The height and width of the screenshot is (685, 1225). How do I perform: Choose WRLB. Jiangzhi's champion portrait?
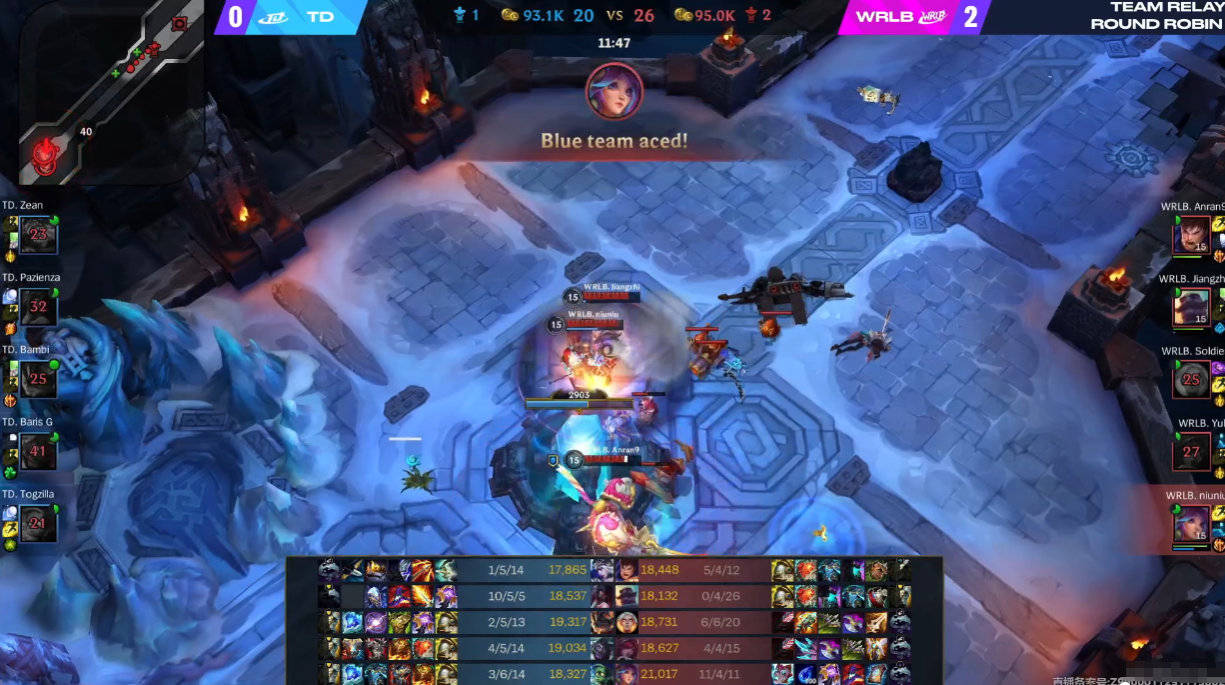pyautogui.click(x=1191, y=307)
